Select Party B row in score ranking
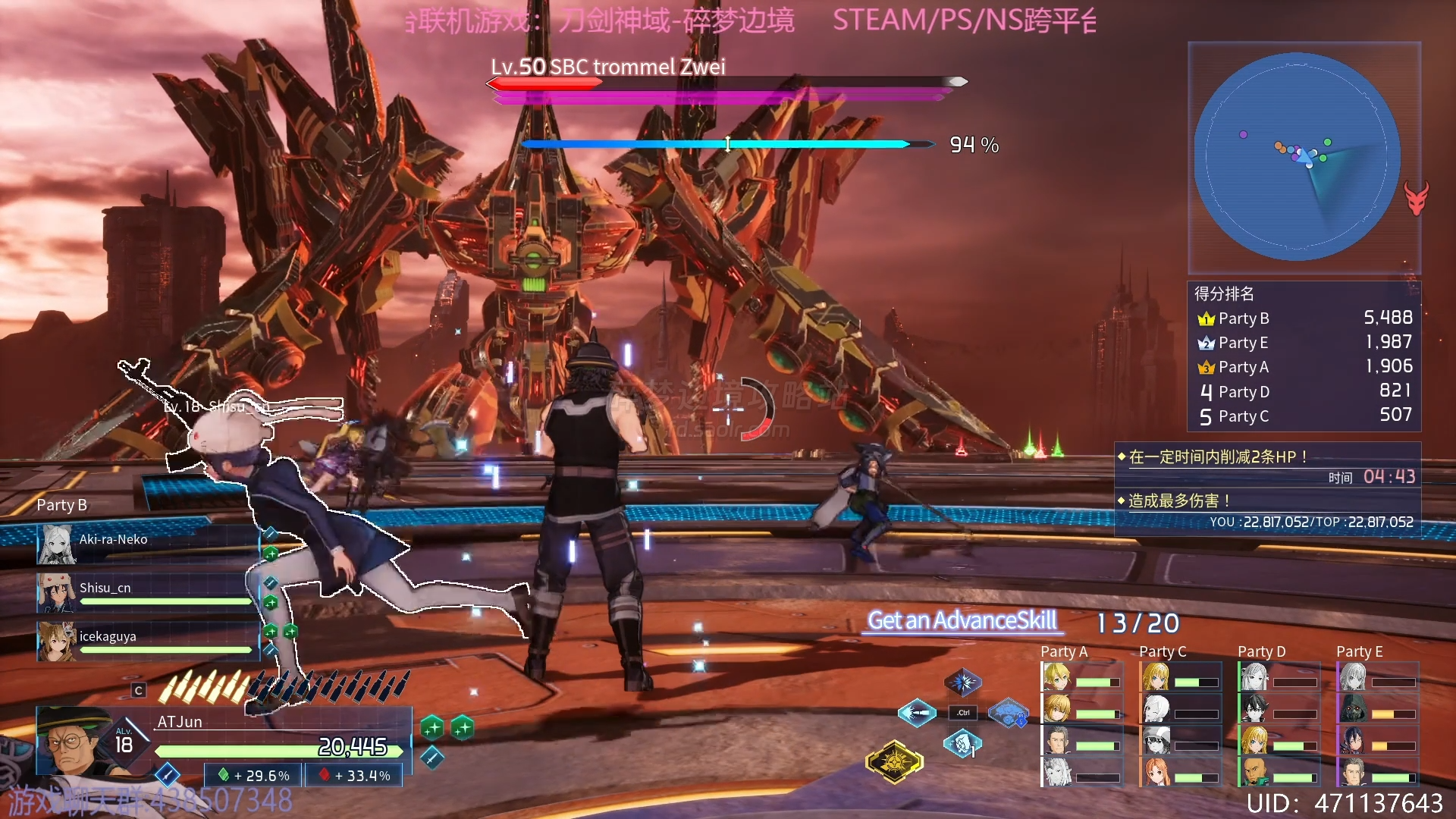 click(1304, 318)
